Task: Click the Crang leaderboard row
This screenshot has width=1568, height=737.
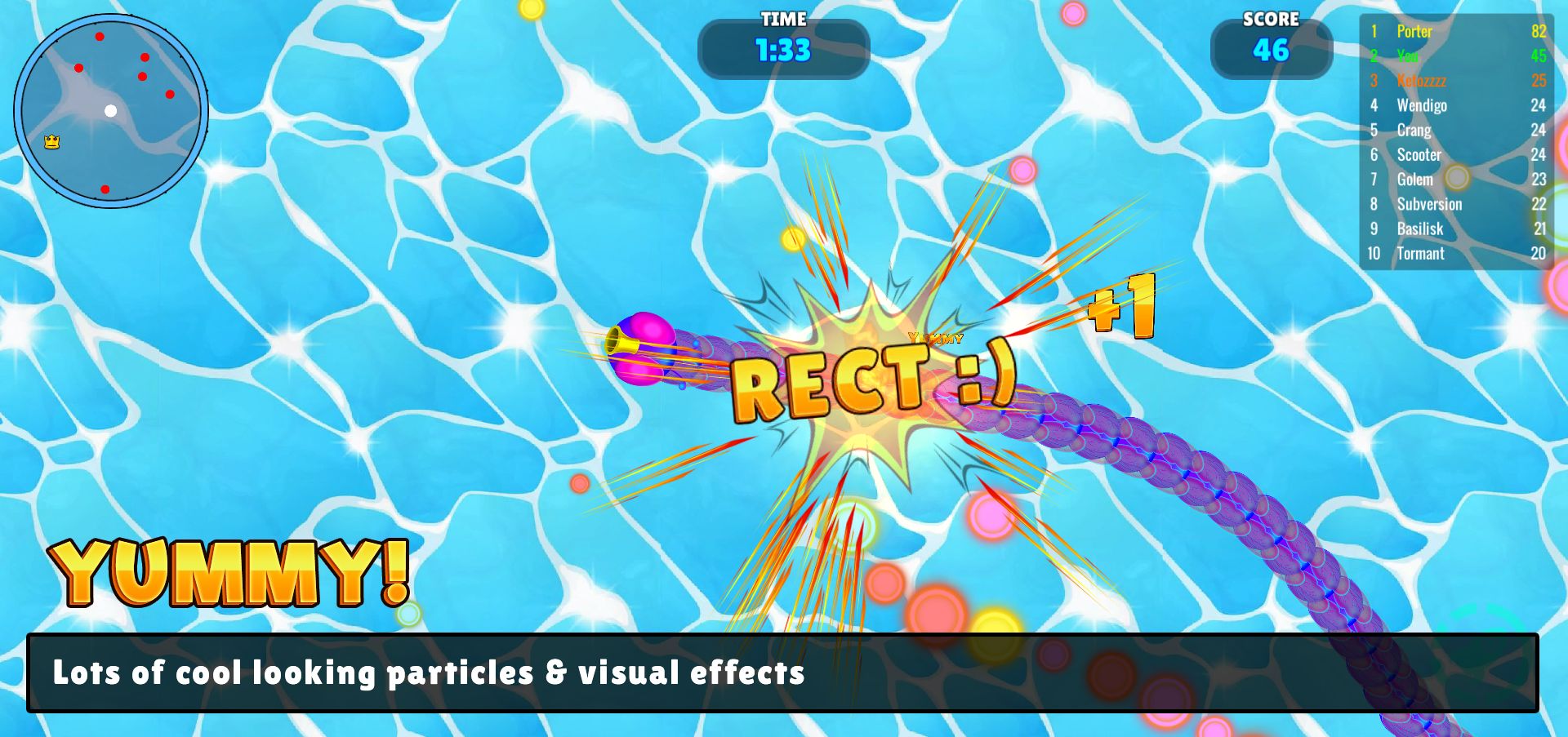Action: (x=1456, y=131)
